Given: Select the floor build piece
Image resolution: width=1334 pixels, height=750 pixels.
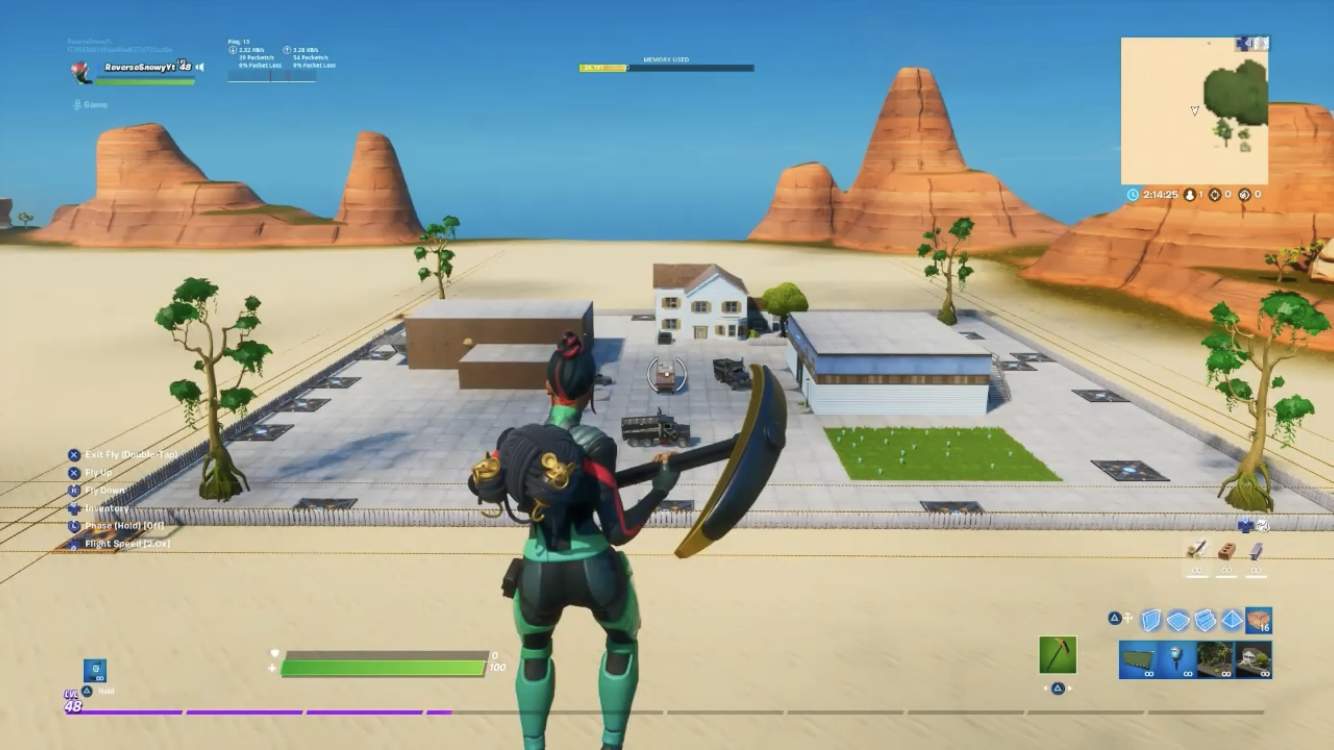Looking at the screenshot, I should [1180, 619].
